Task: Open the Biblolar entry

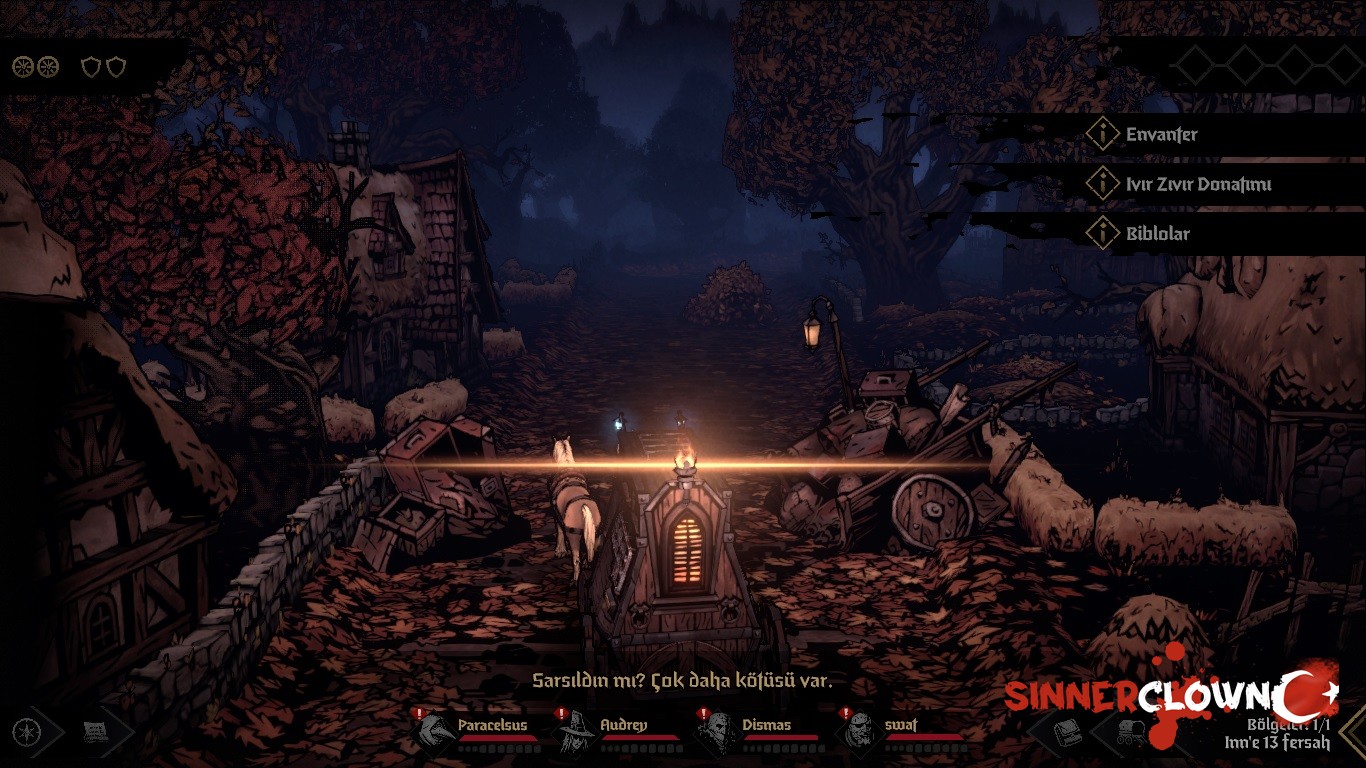Action: click(x=1157, y=233)
